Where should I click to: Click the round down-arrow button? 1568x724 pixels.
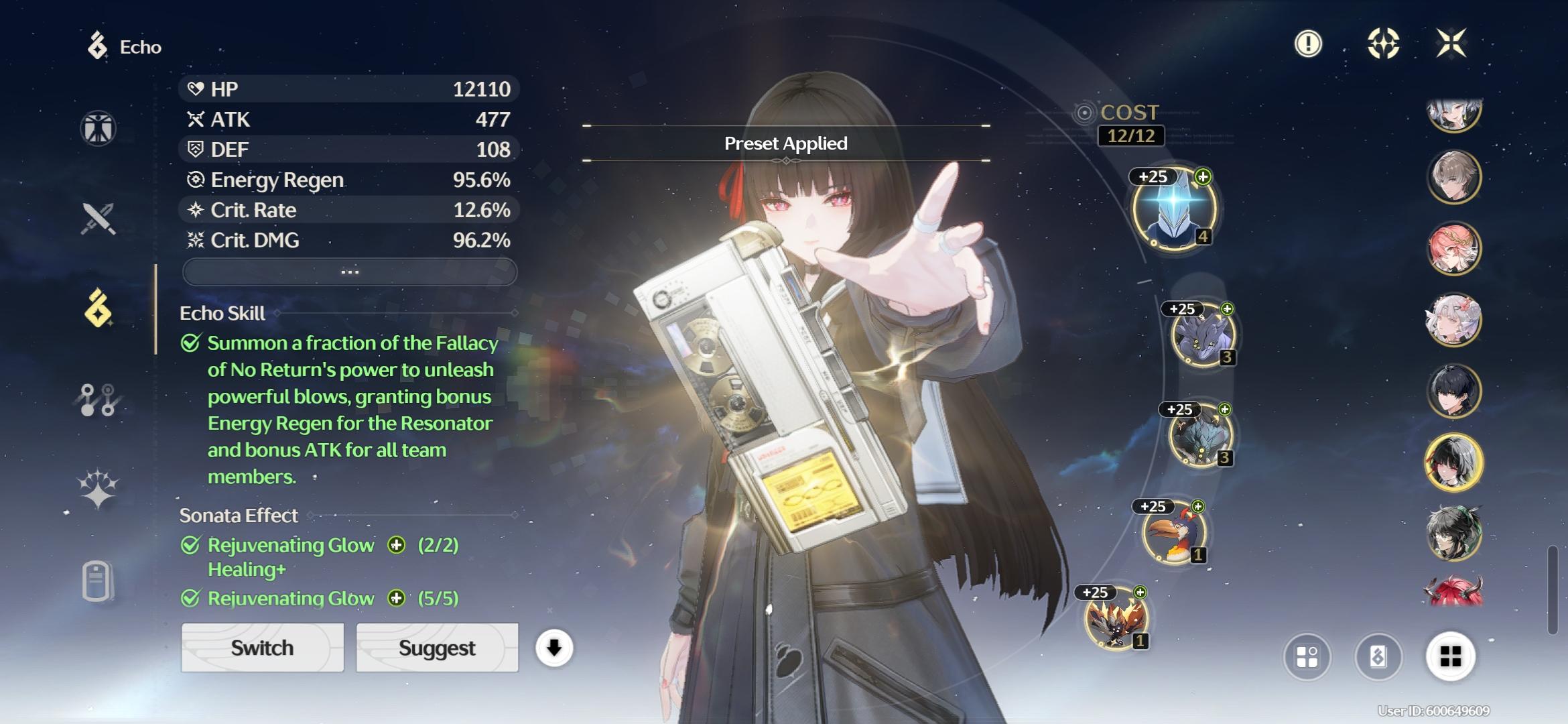554,648
